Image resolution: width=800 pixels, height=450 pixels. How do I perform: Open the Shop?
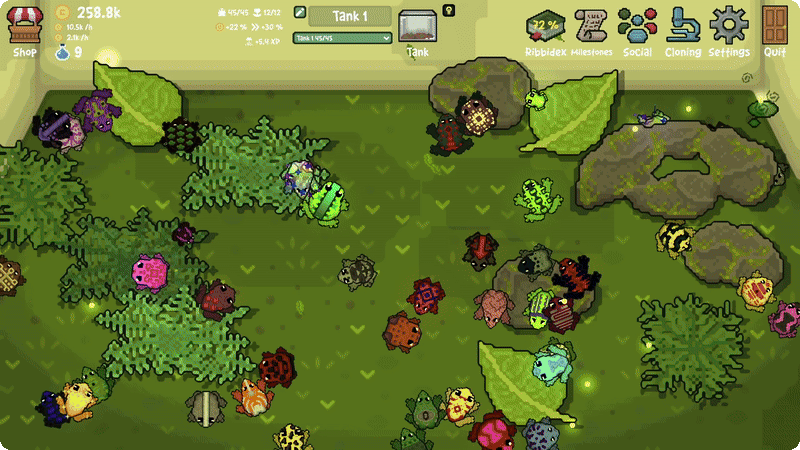tap(24, 28)
